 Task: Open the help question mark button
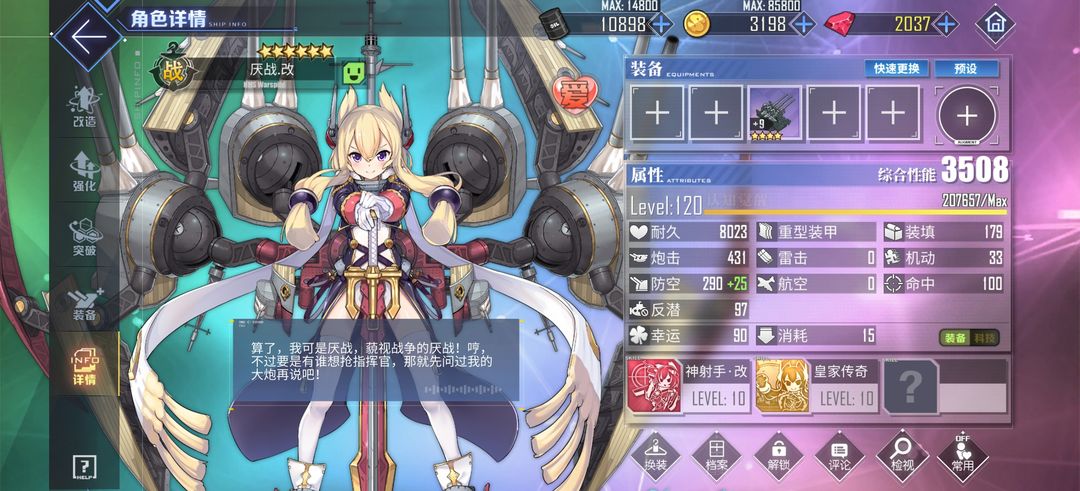point(85,466)
